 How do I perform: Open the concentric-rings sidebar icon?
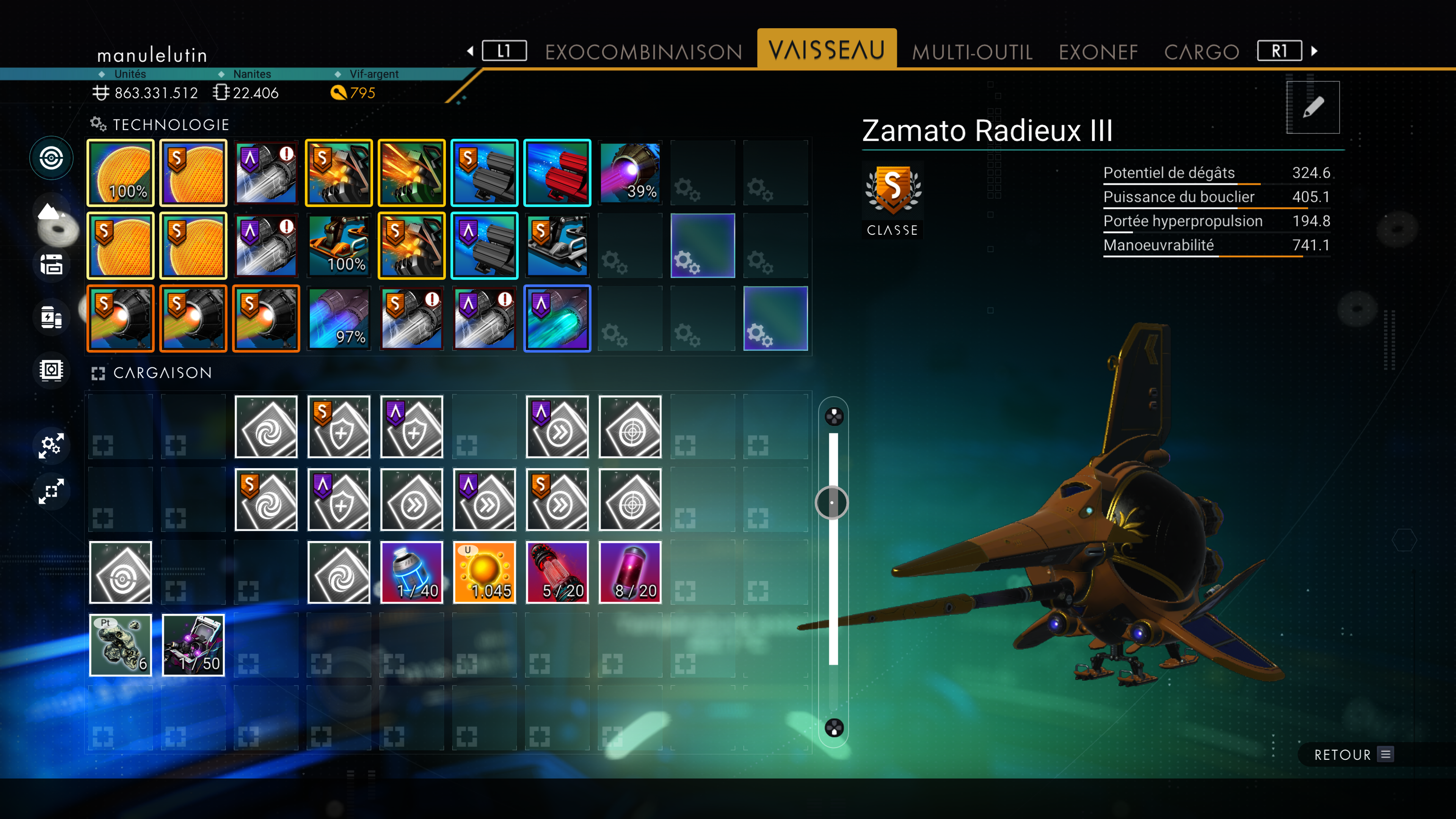point(52,158)
